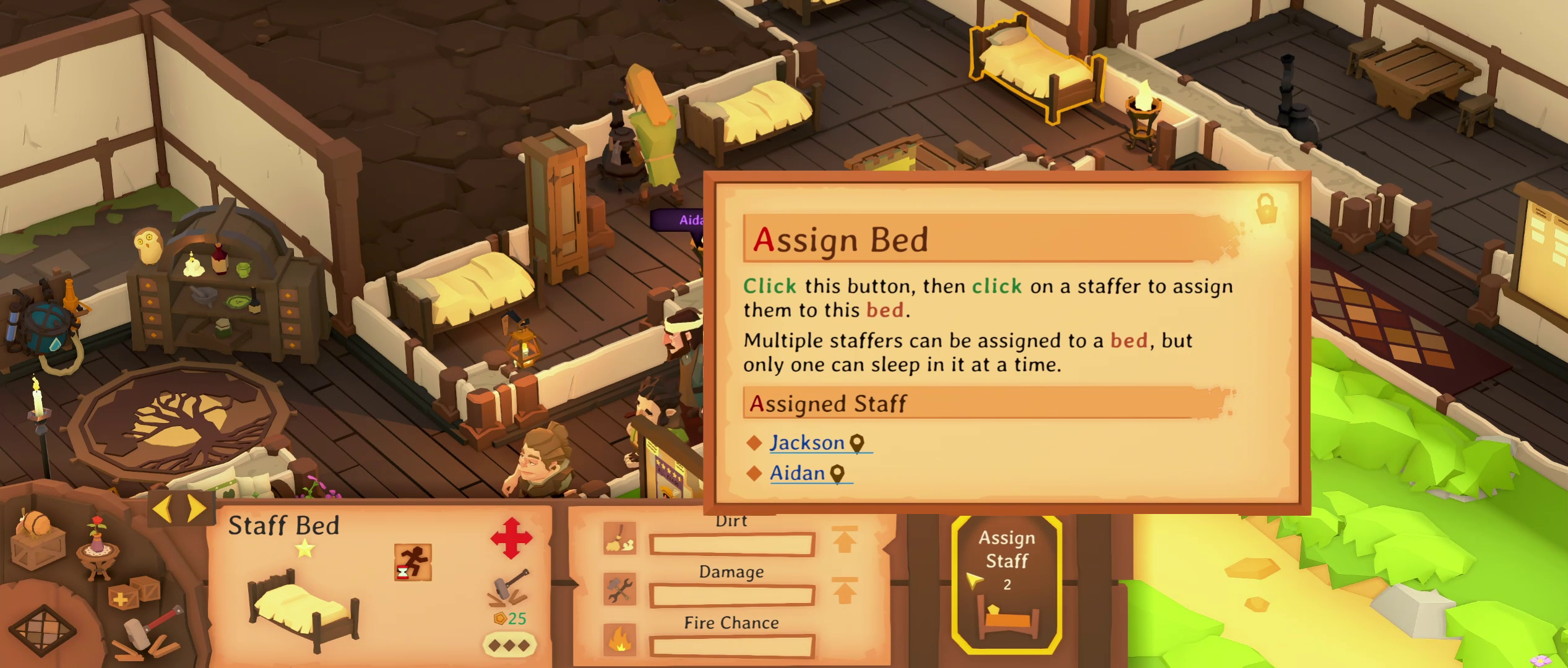Select the next object with right arrow
This screenshot has width=1568, height=668.
(197, 508)
